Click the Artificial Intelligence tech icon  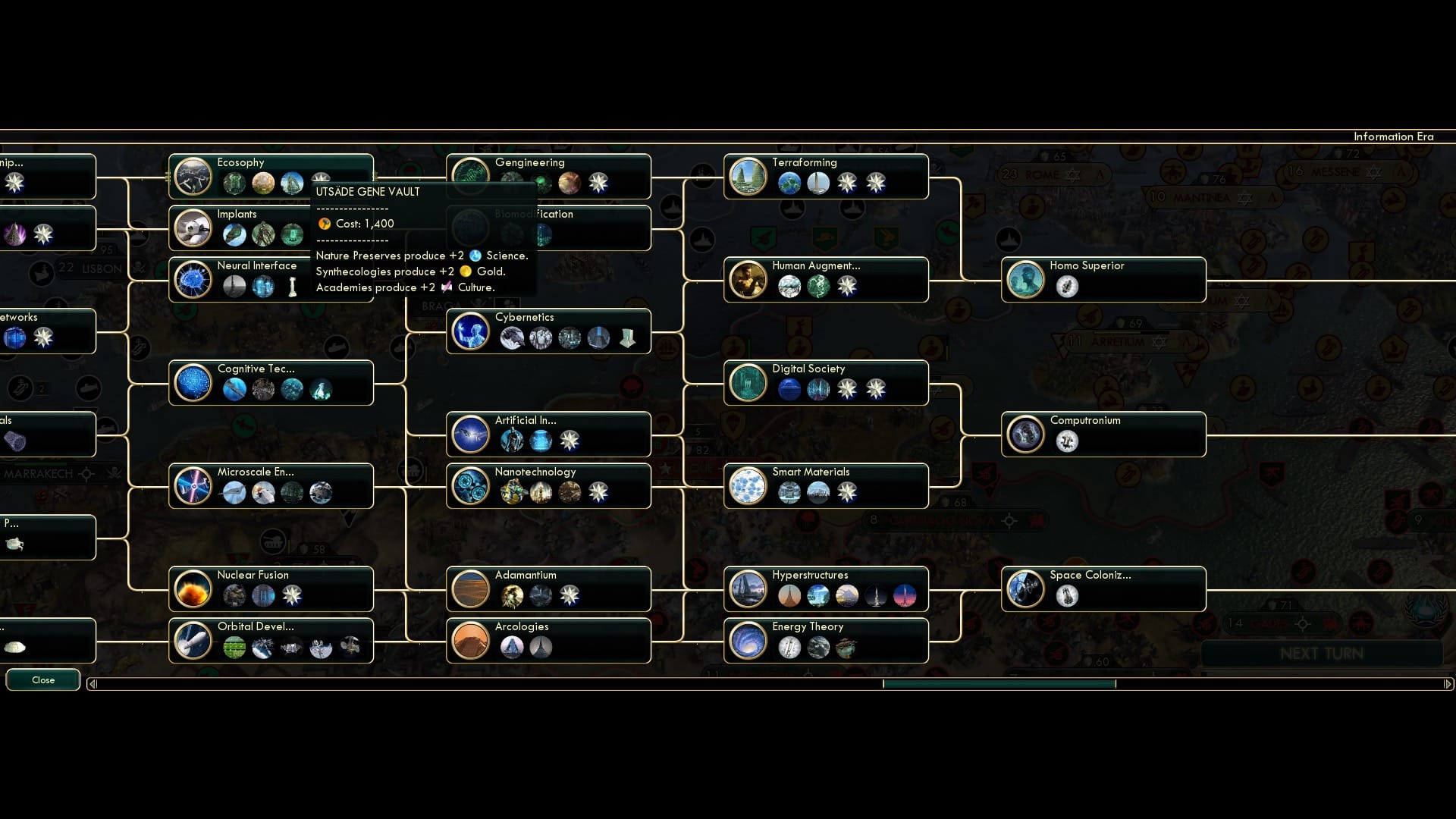click(x=470, y=434)
